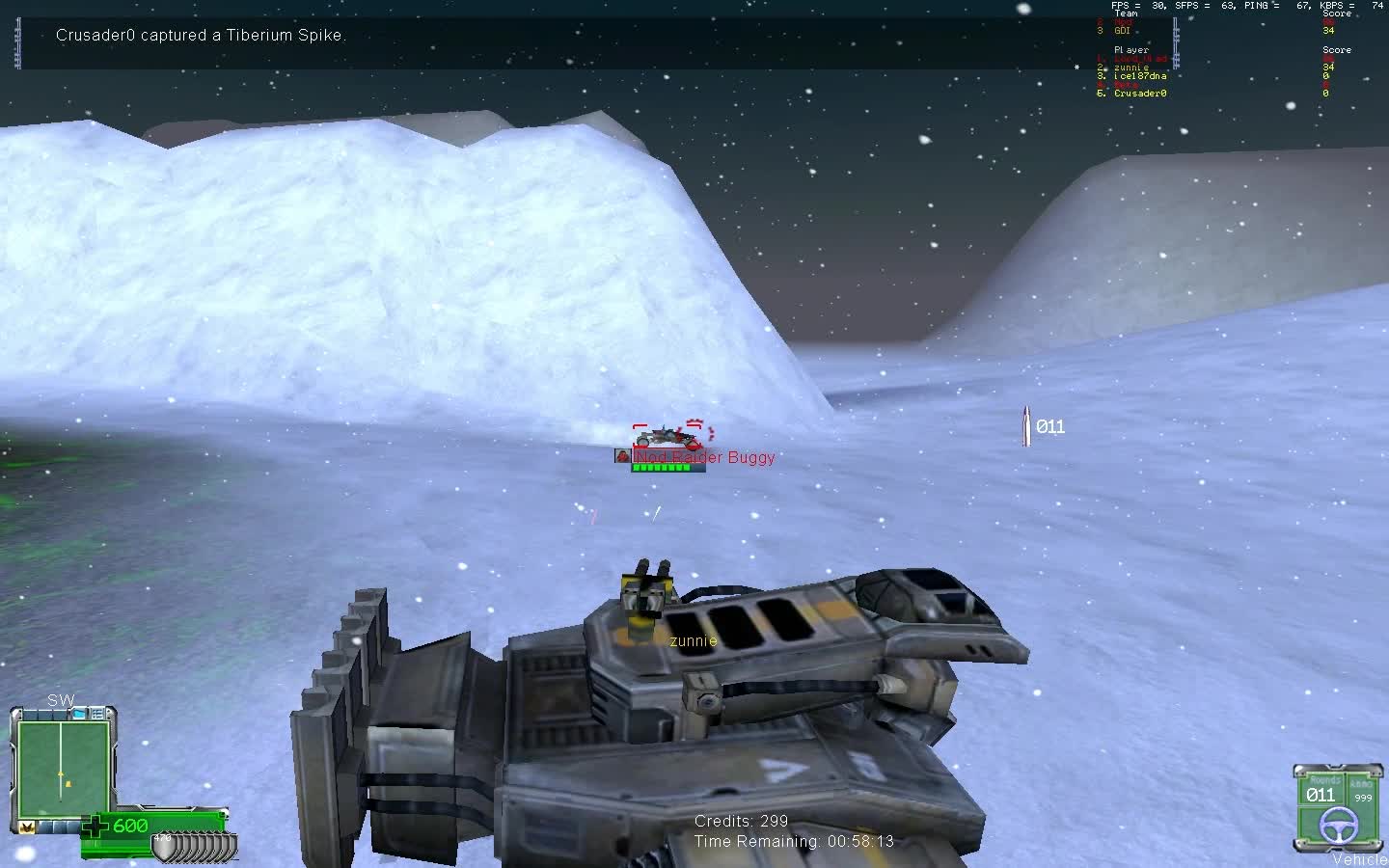Click the Nod Raider Buggy target icon
This screenshot has height=868, width=1389.
coord(623,455)
